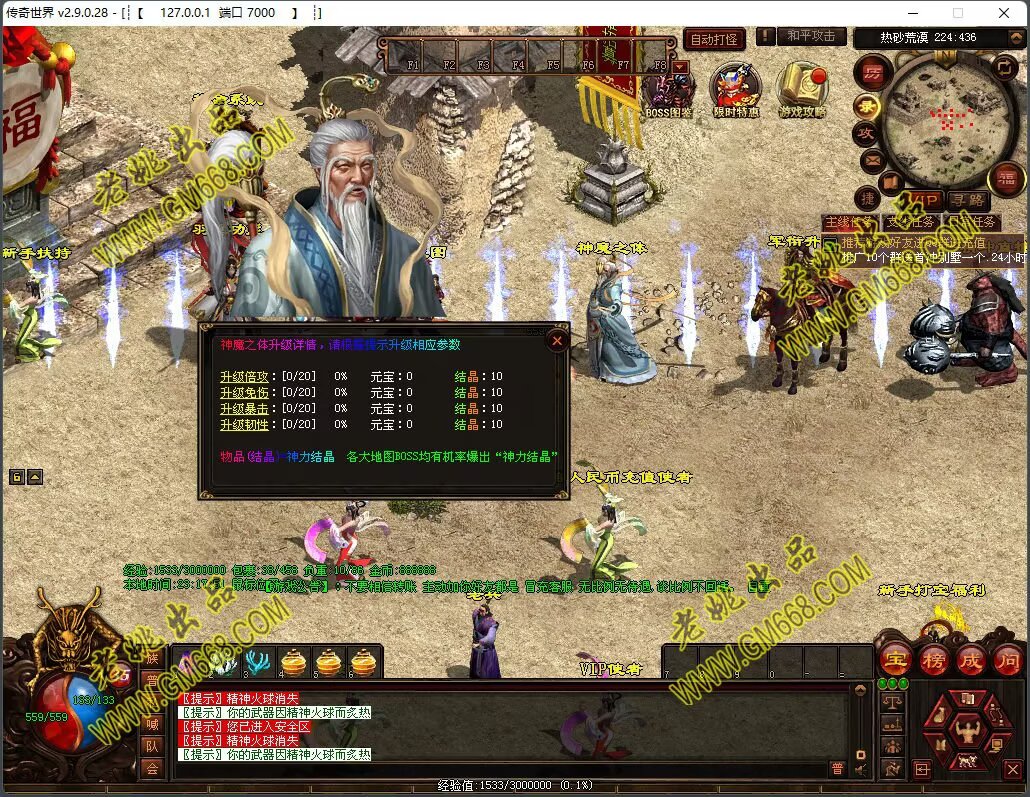This screenshot has width=1030, height=797.
Task: Maximize the game window
Action: tap(957, 13)
